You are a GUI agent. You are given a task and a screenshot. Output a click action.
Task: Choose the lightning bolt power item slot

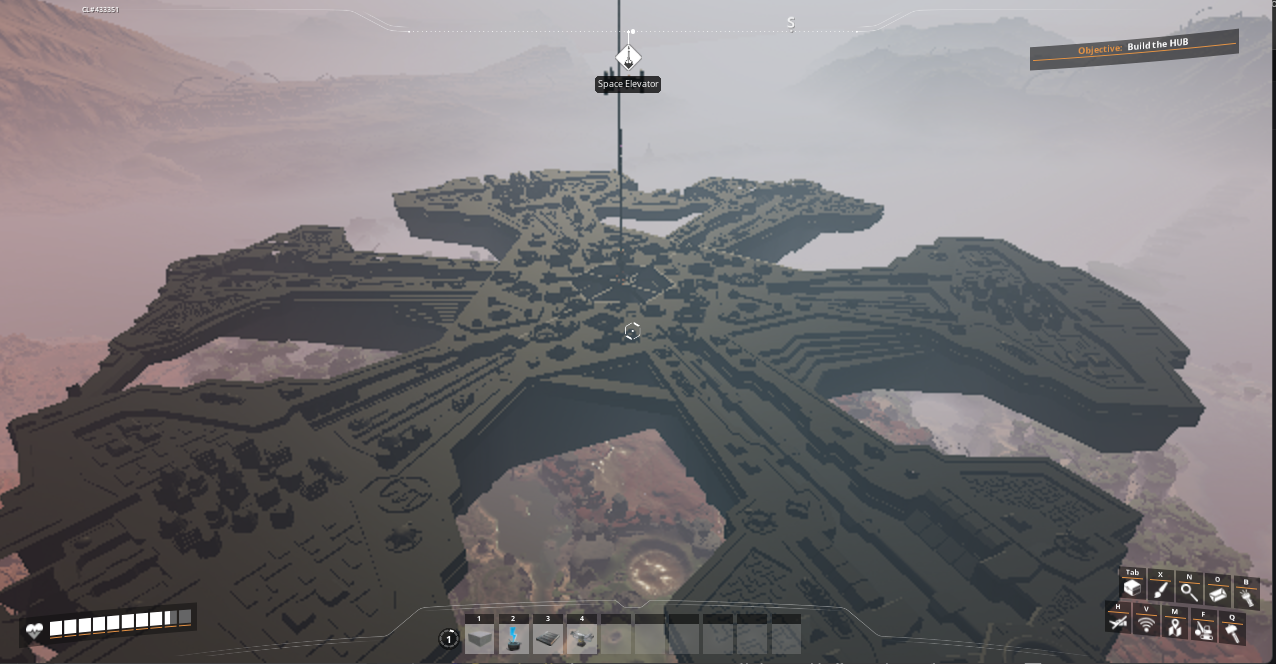(x=514, y=638)
